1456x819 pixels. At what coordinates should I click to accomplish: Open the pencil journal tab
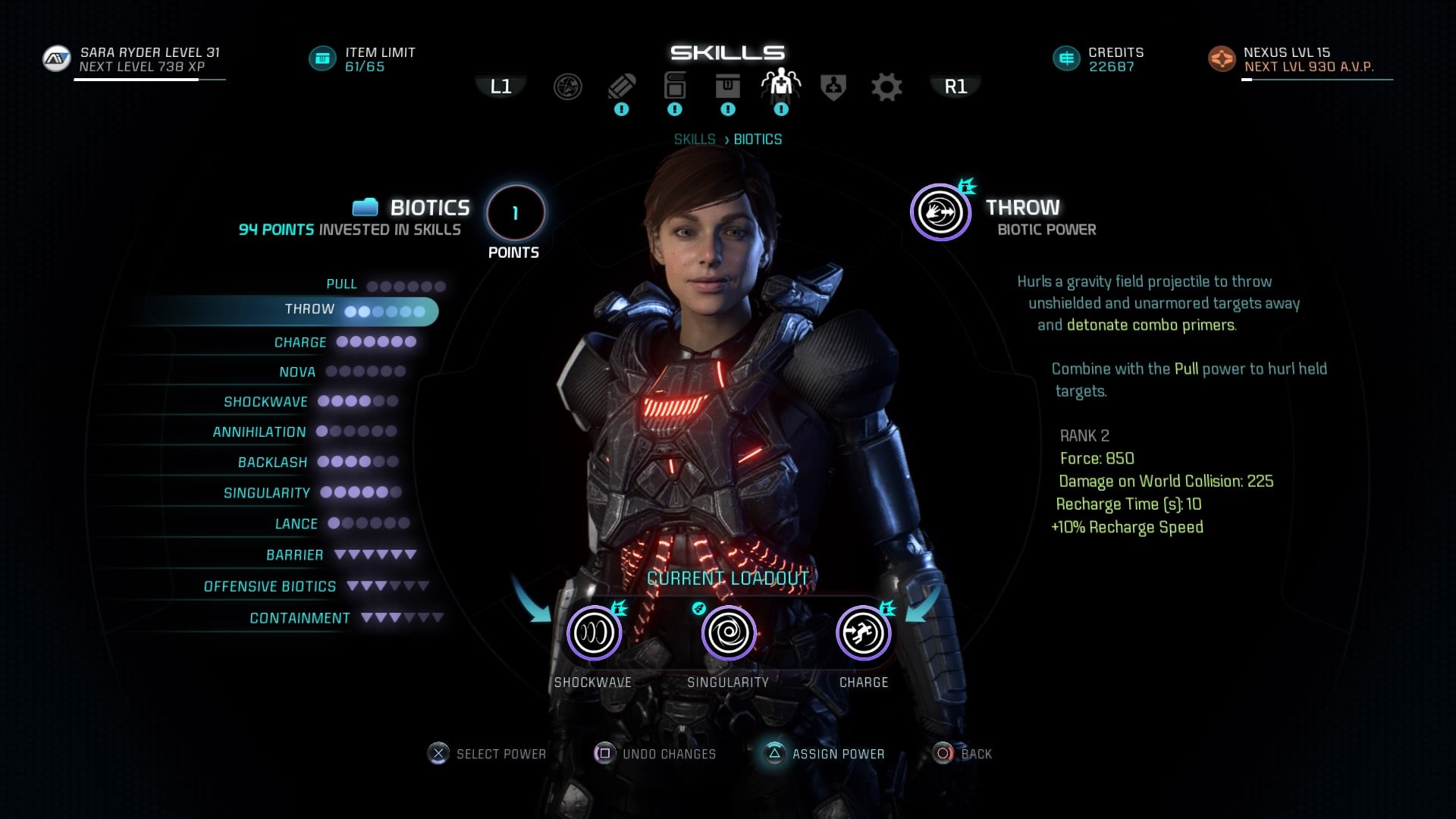[x=621, y=86]
